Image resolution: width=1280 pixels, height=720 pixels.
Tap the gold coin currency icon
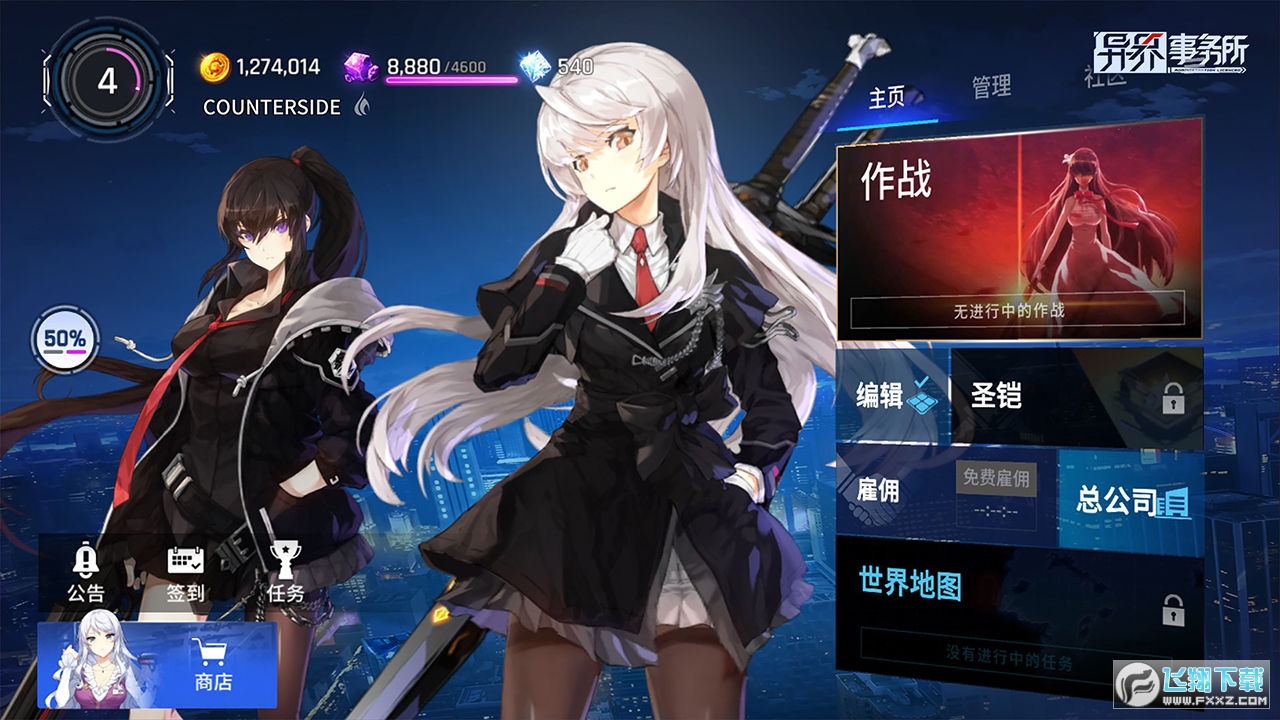[214, 67]
